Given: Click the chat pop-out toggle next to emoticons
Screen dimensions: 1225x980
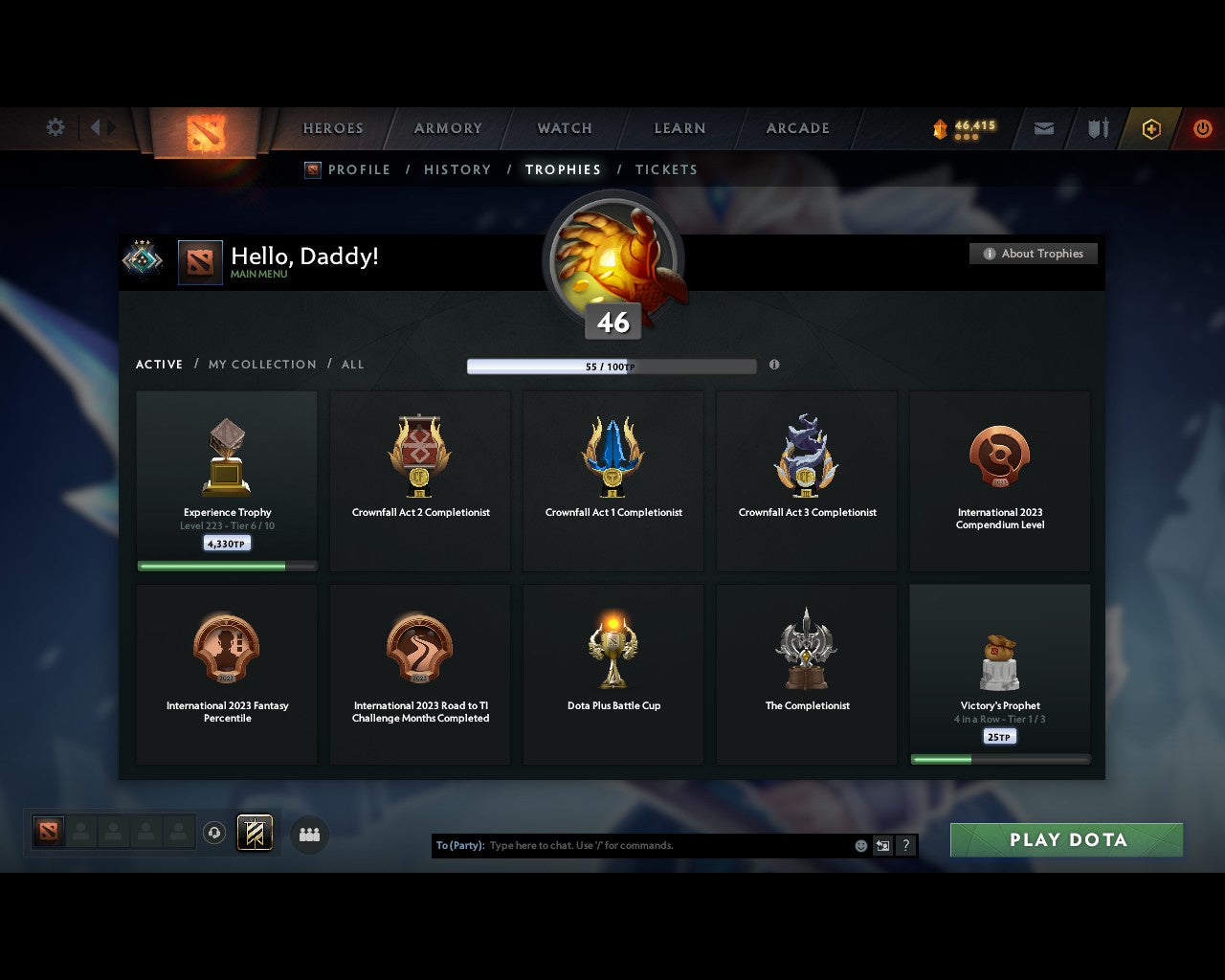Looking at the screenshot, I should pyautogui.click(x=881, y=845).
